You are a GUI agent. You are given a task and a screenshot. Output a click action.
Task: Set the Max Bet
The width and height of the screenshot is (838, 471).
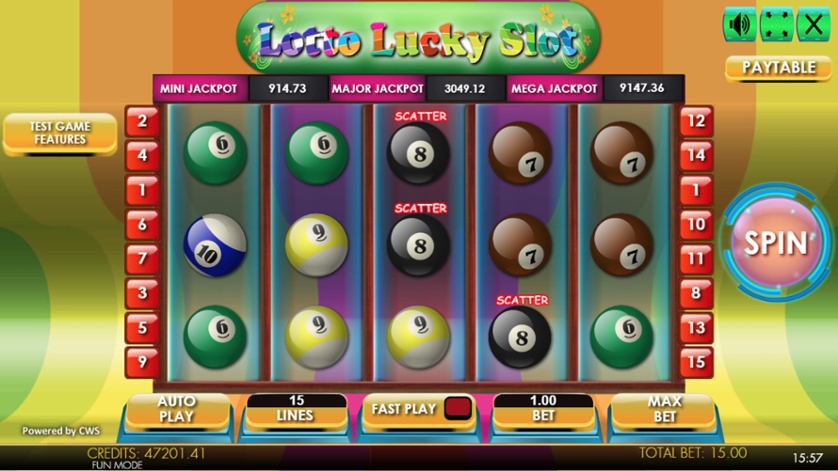tap(664, 408)
